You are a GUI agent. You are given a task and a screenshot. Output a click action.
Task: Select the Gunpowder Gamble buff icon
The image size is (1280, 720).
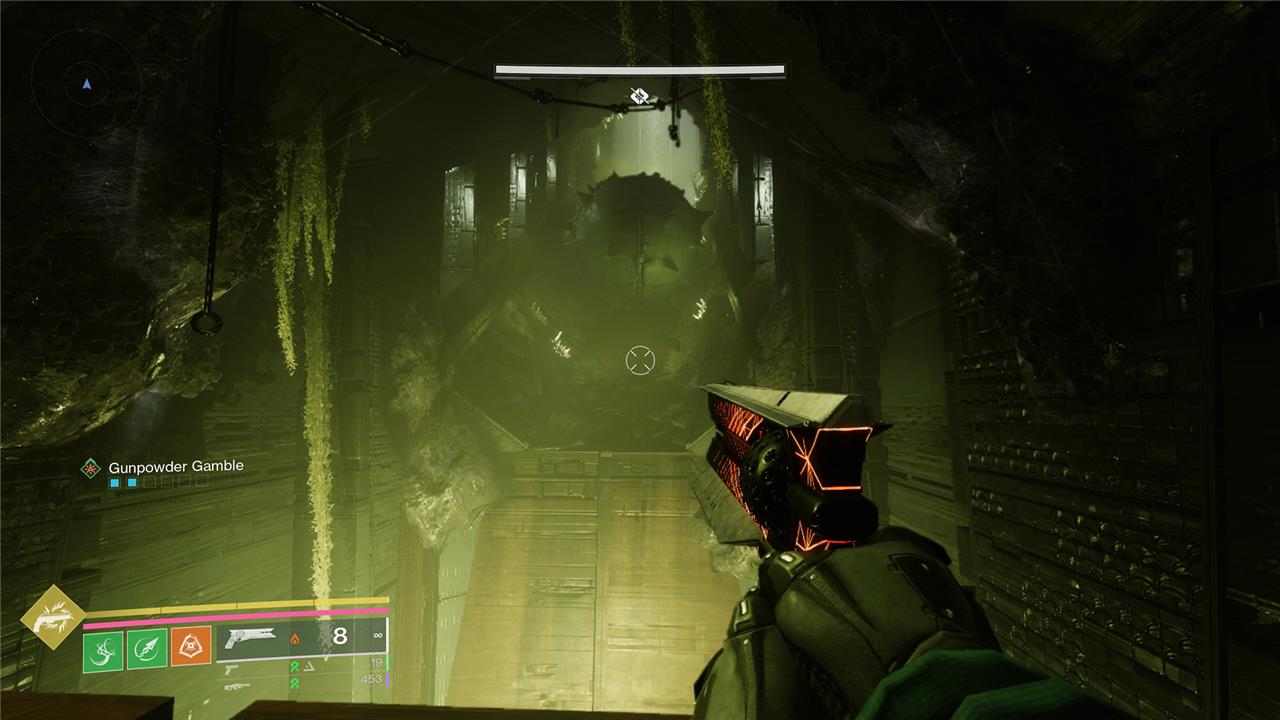point(91,467)
